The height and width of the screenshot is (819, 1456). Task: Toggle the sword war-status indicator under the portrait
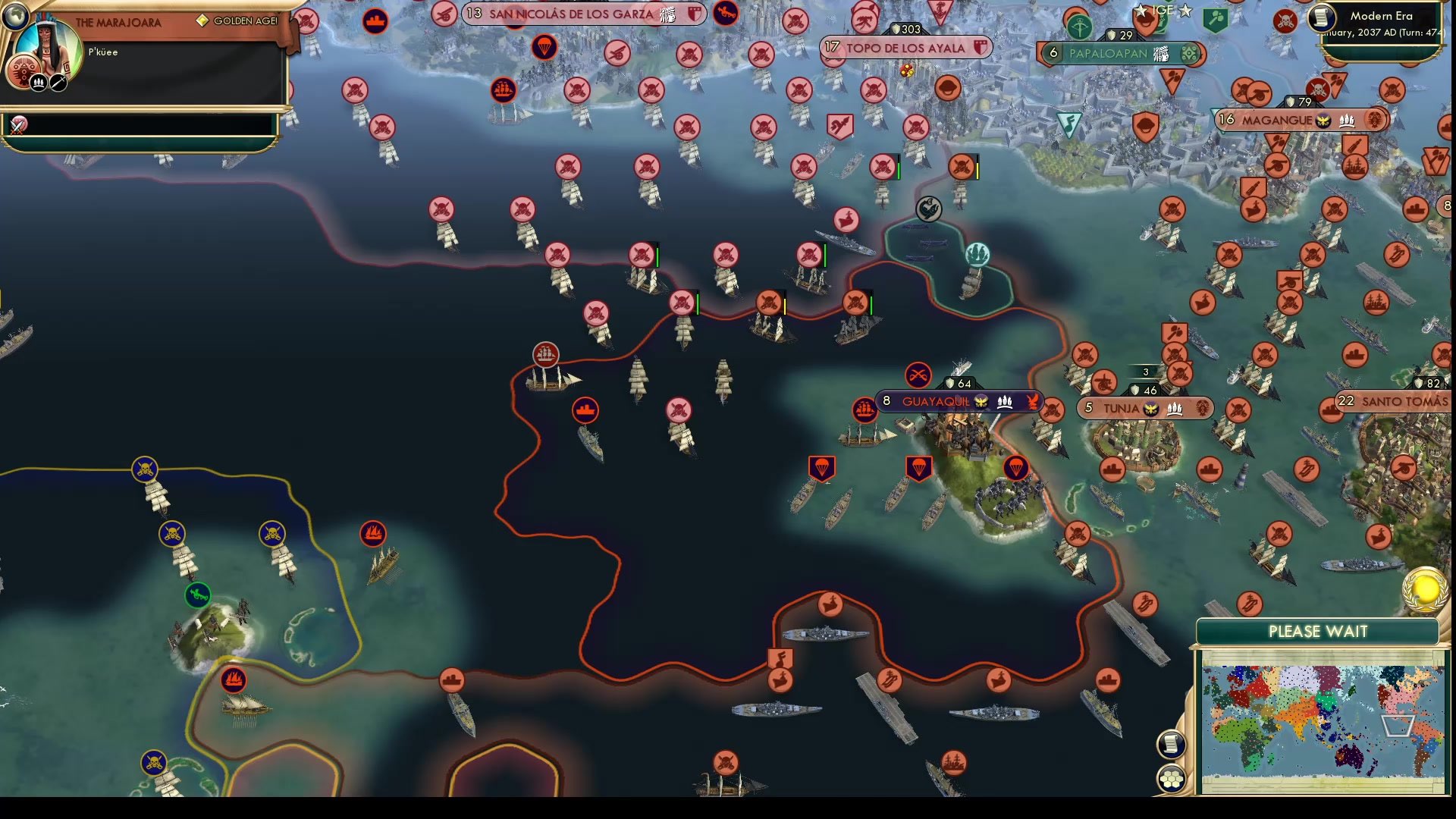[x=57, y=82]
